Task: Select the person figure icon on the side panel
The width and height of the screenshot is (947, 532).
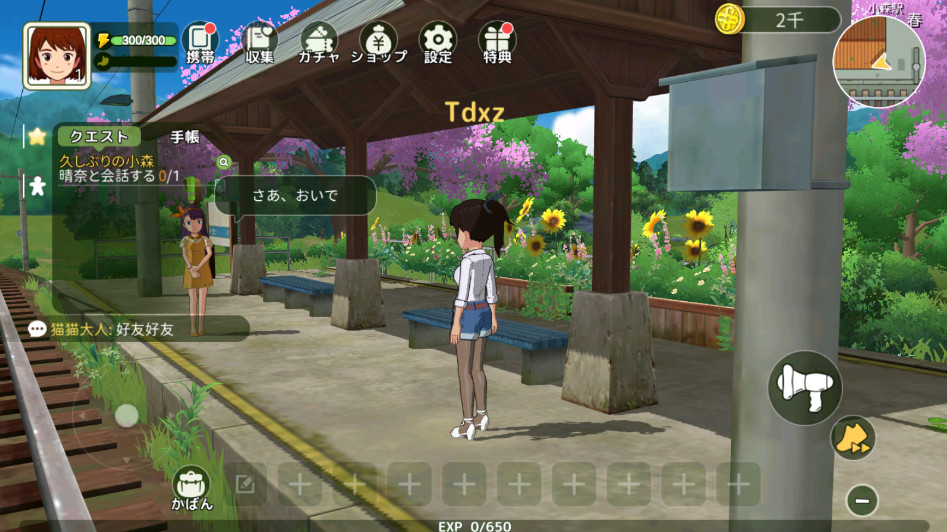Action: pos(37,185)
